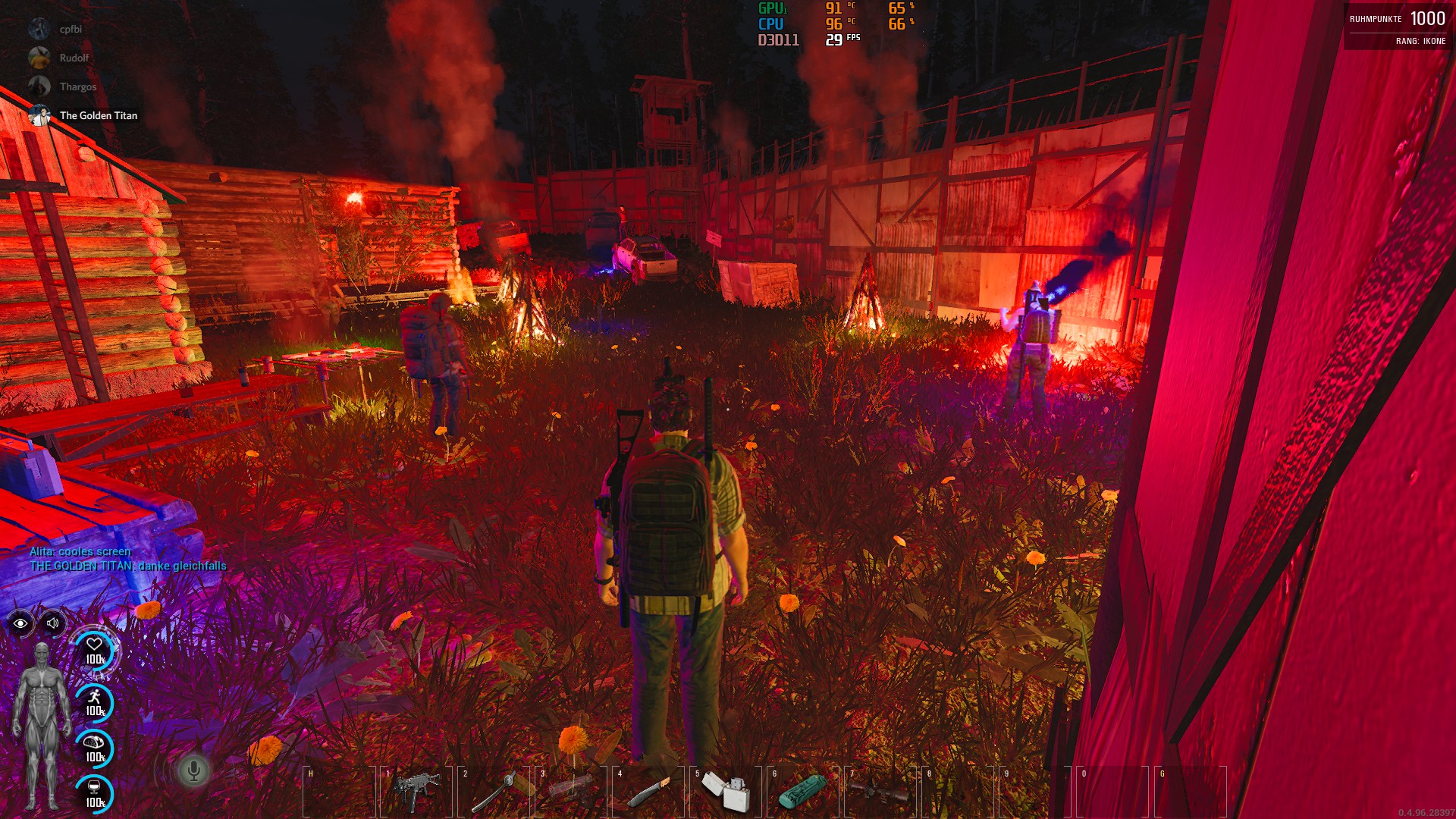1456x819 pixels.
Task: Select the faded item in hotbar slot 3
Action: pyautogui.click(x=571, y=792)
